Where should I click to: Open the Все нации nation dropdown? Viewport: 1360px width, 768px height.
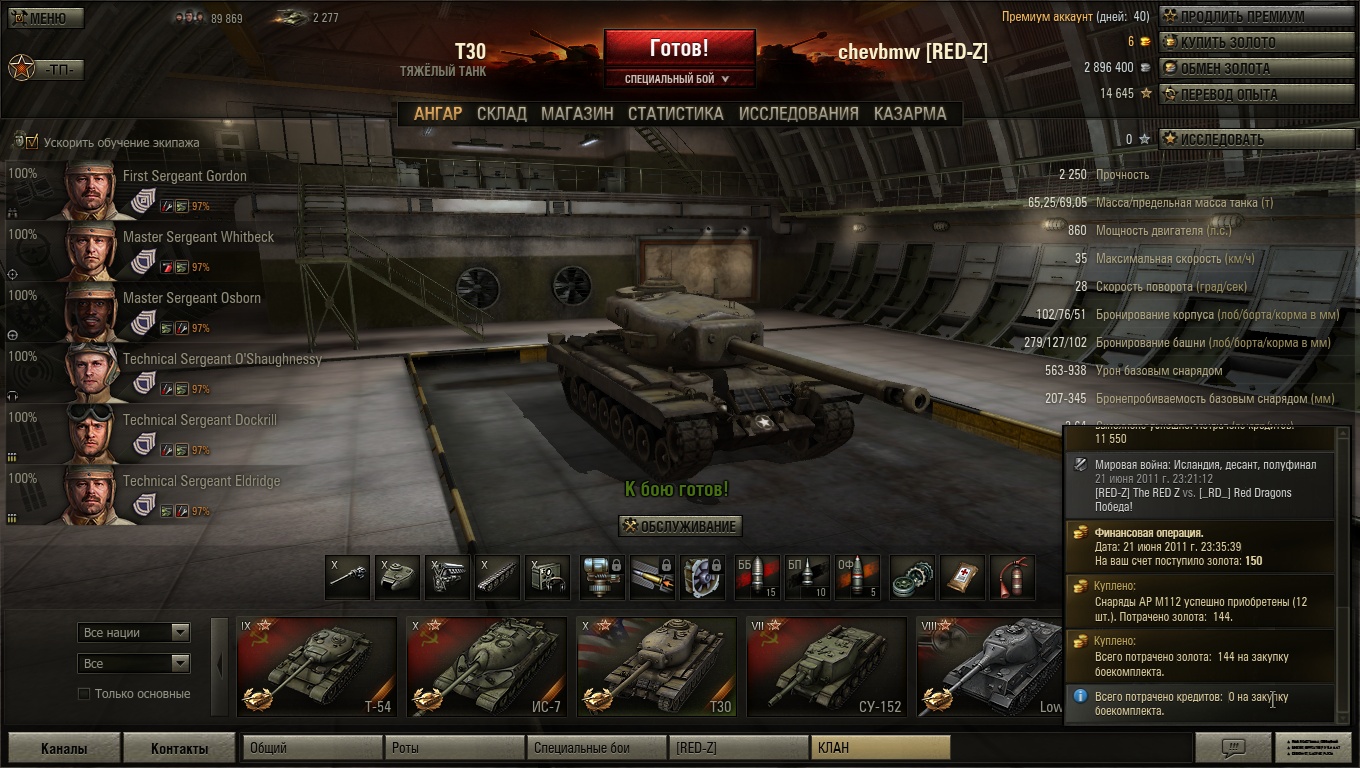pyautogui.click(x=133, y=632)
